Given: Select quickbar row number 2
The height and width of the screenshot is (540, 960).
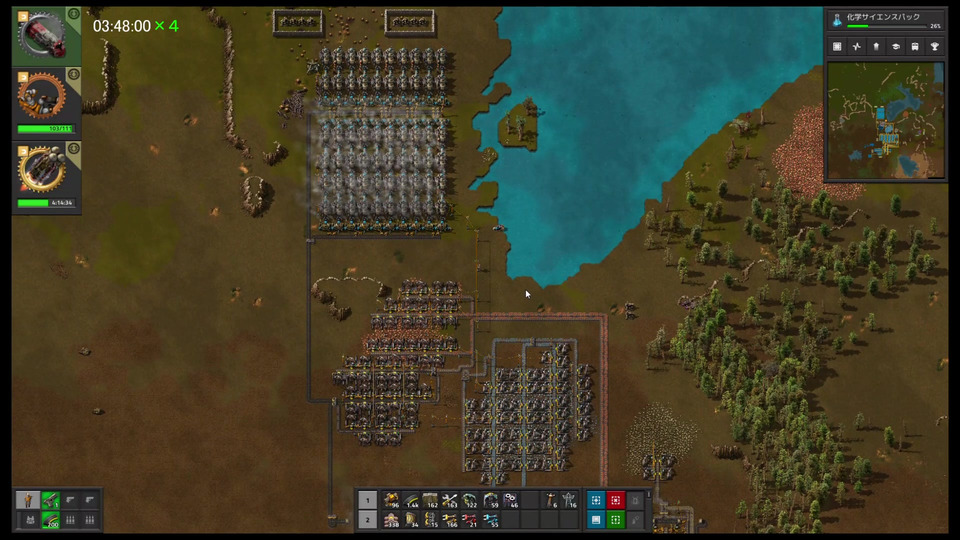Looking at the screenshot, I should (367, 520).
